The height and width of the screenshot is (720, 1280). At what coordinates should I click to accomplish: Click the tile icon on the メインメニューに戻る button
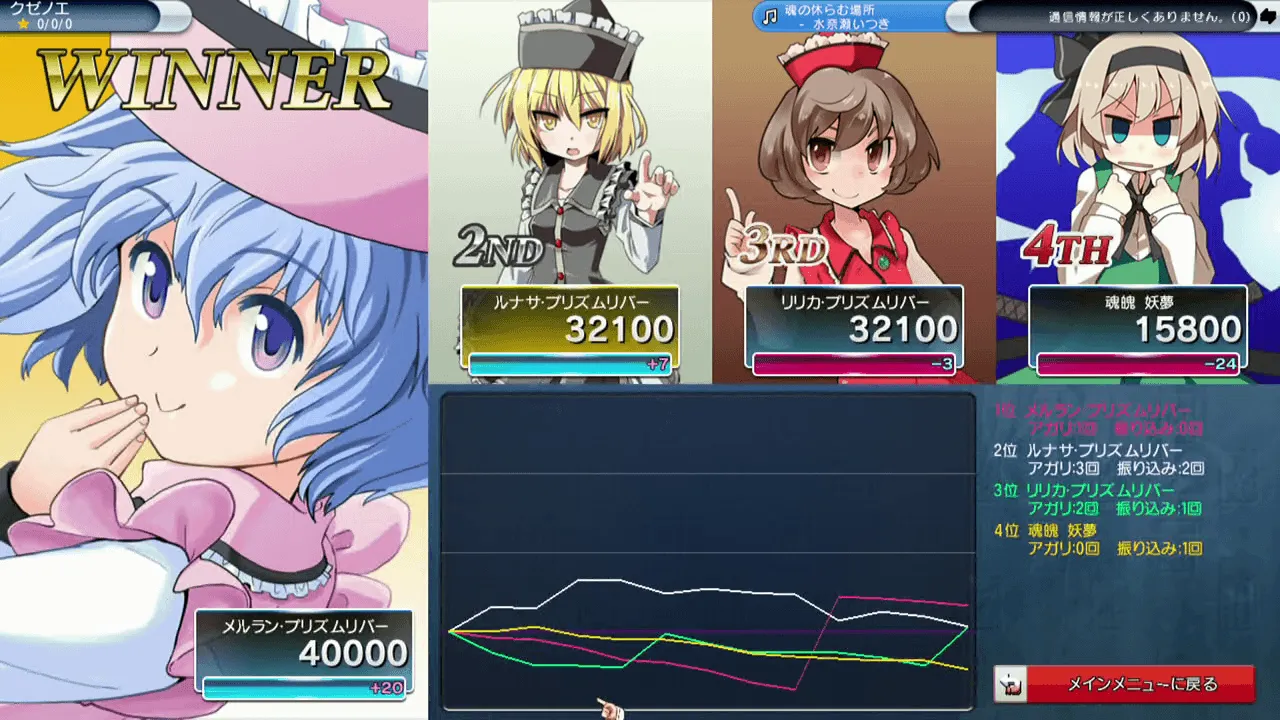pyautogui.click(x=1012, y=684)
